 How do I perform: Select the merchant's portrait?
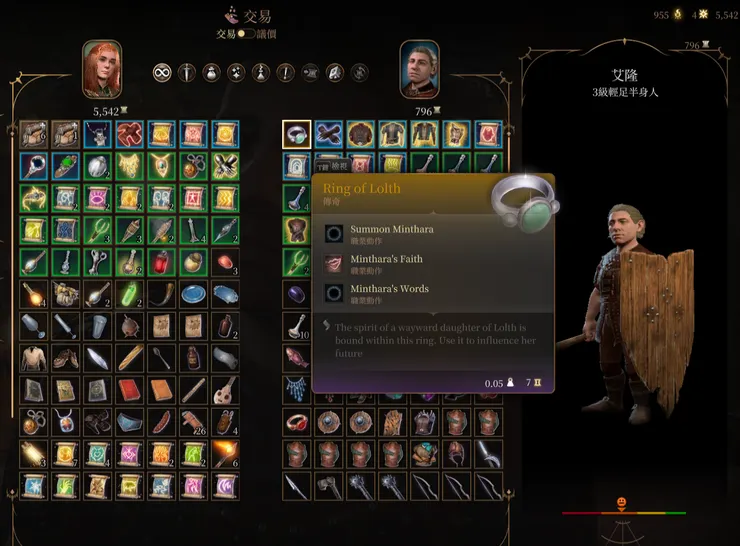[x=420, y=68]
